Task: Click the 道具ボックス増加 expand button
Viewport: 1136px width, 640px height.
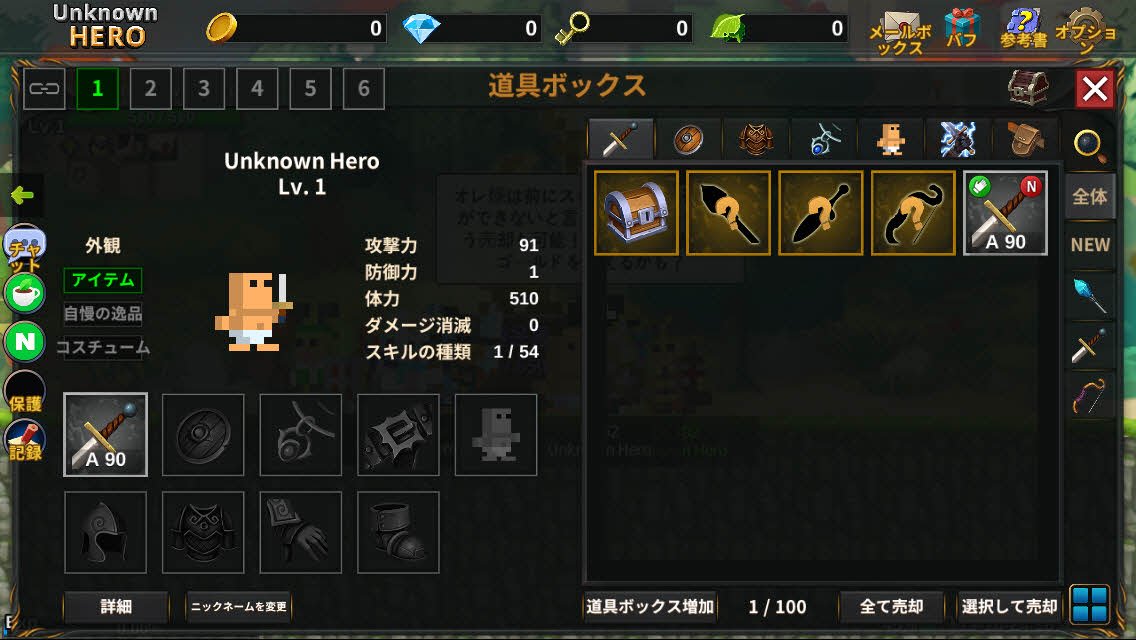Action: coord(650,606)
